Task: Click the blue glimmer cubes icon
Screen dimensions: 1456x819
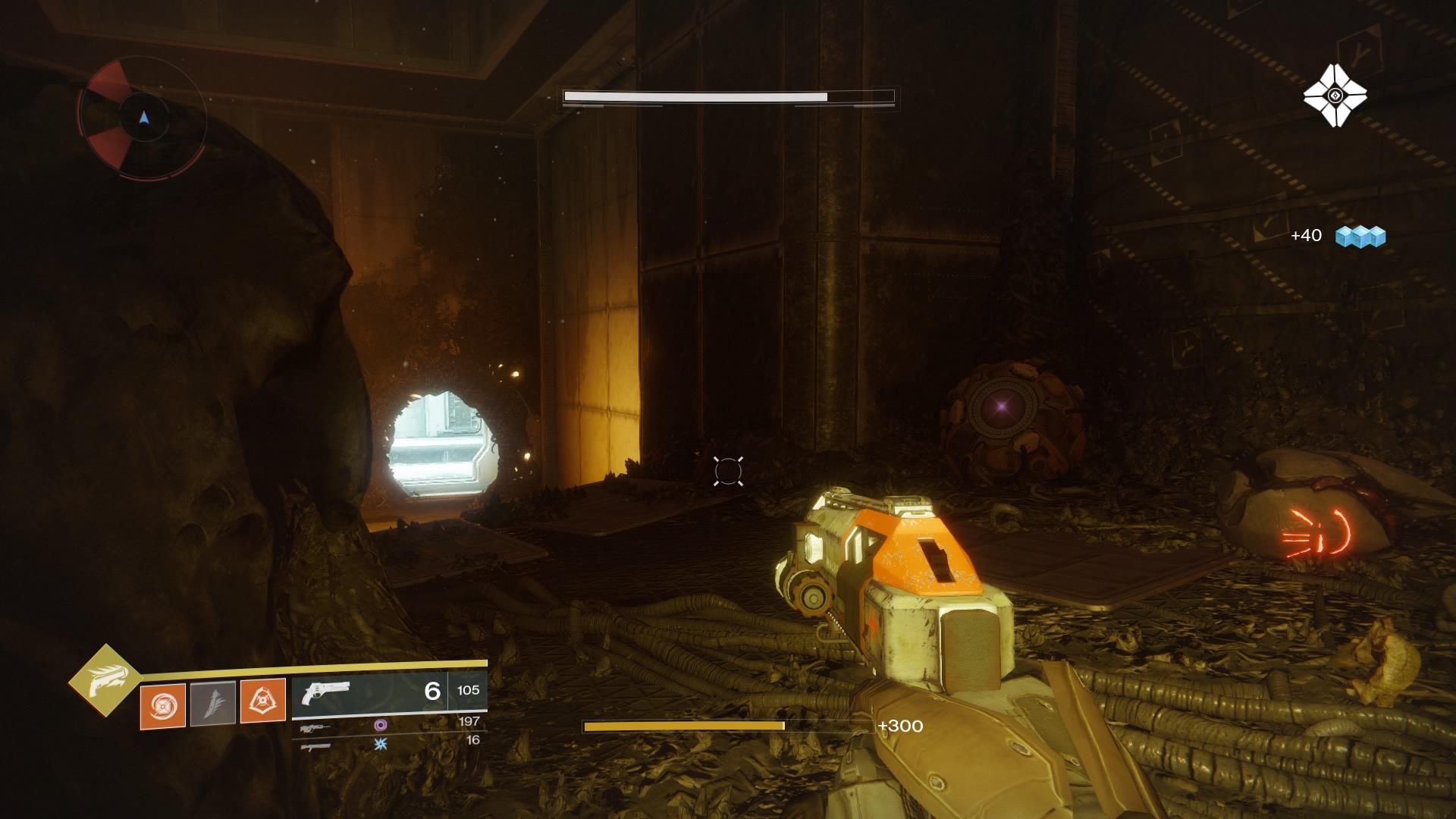Action: point(1360,237)
